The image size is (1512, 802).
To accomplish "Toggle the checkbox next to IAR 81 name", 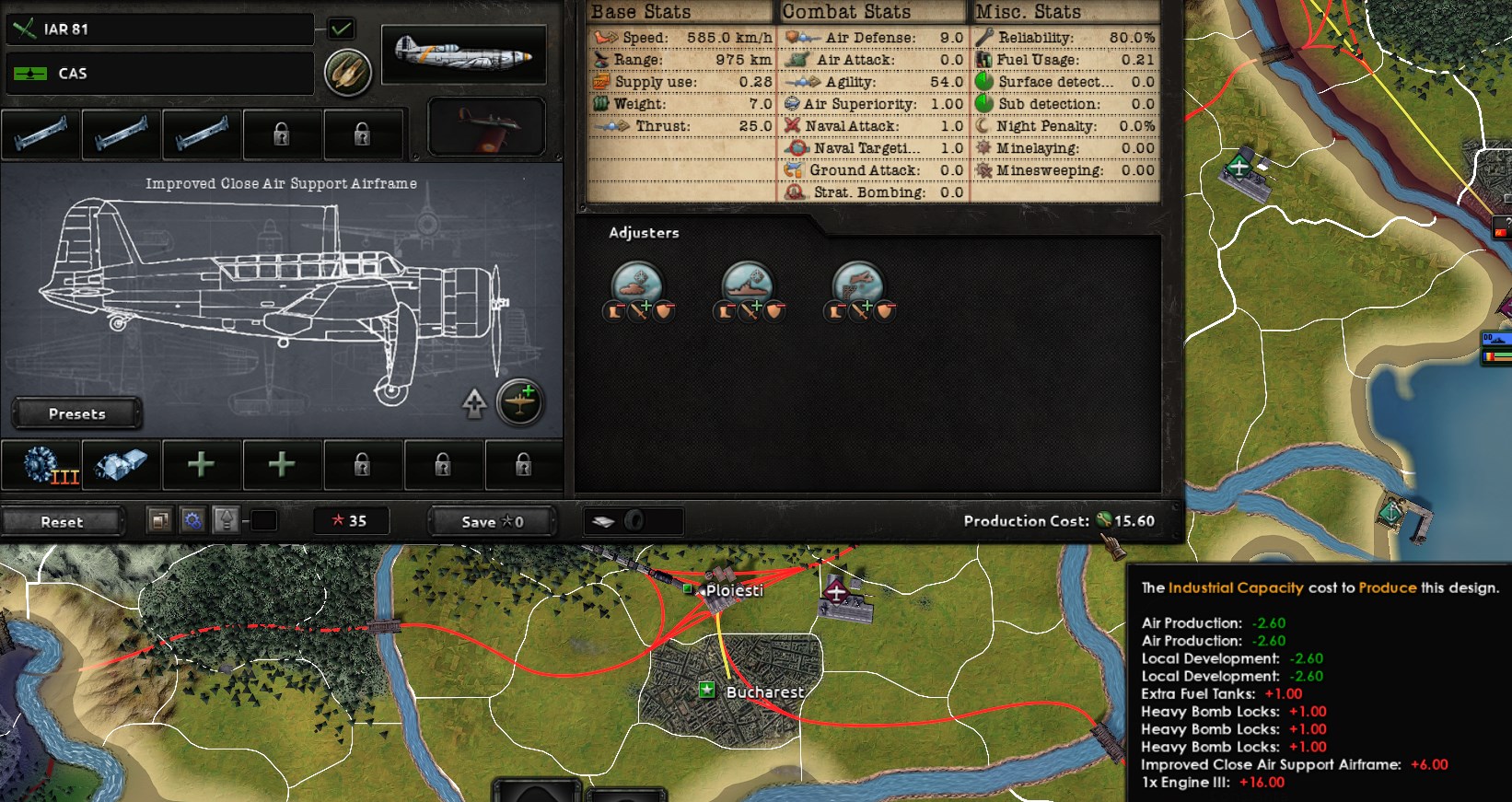I will point(341,29).
